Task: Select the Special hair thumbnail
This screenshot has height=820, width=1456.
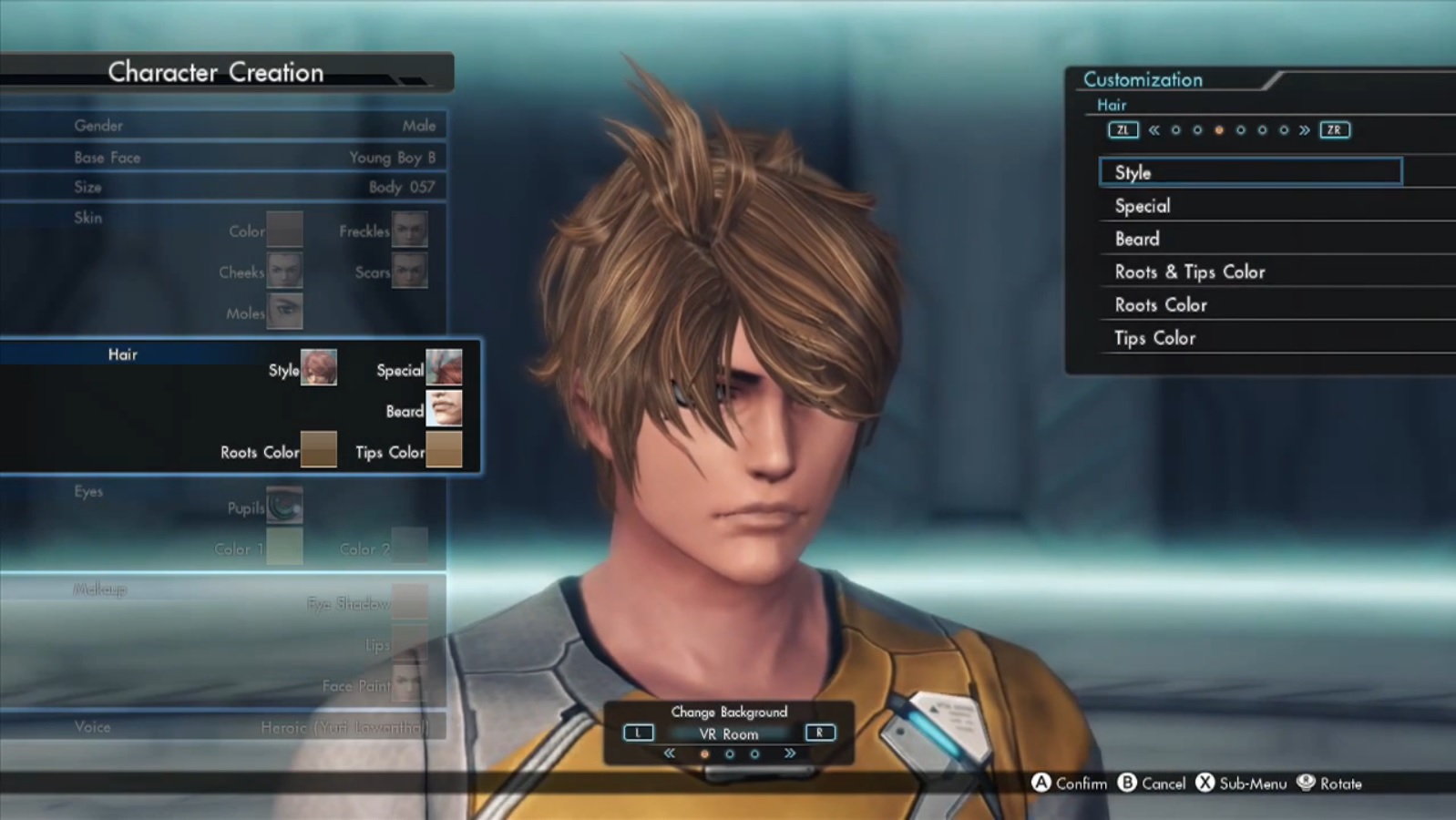Action: coord(444,368)
